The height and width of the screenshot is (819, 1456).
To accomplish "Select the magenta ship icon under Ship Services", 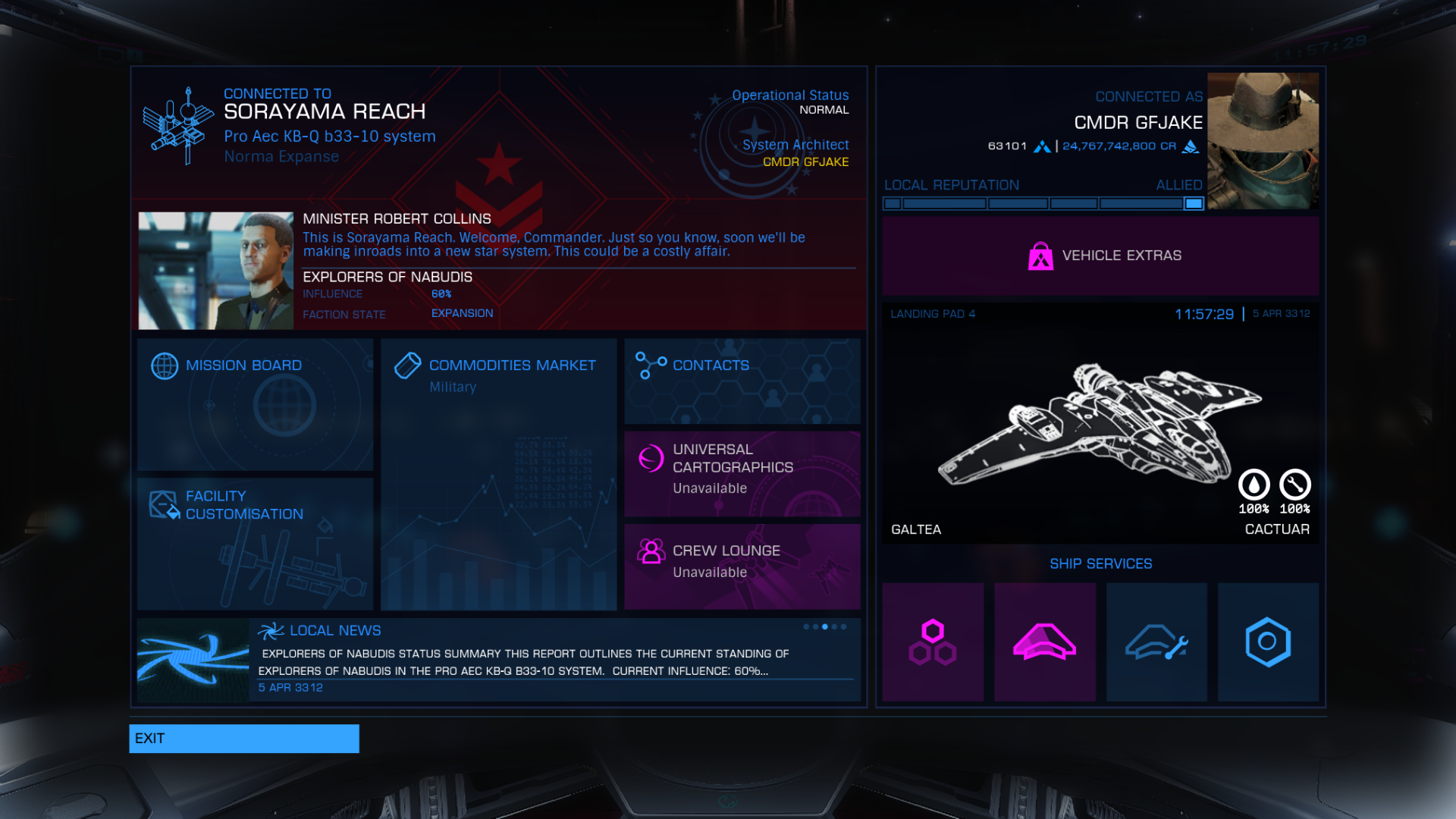I will click(x=1044, y=642).
